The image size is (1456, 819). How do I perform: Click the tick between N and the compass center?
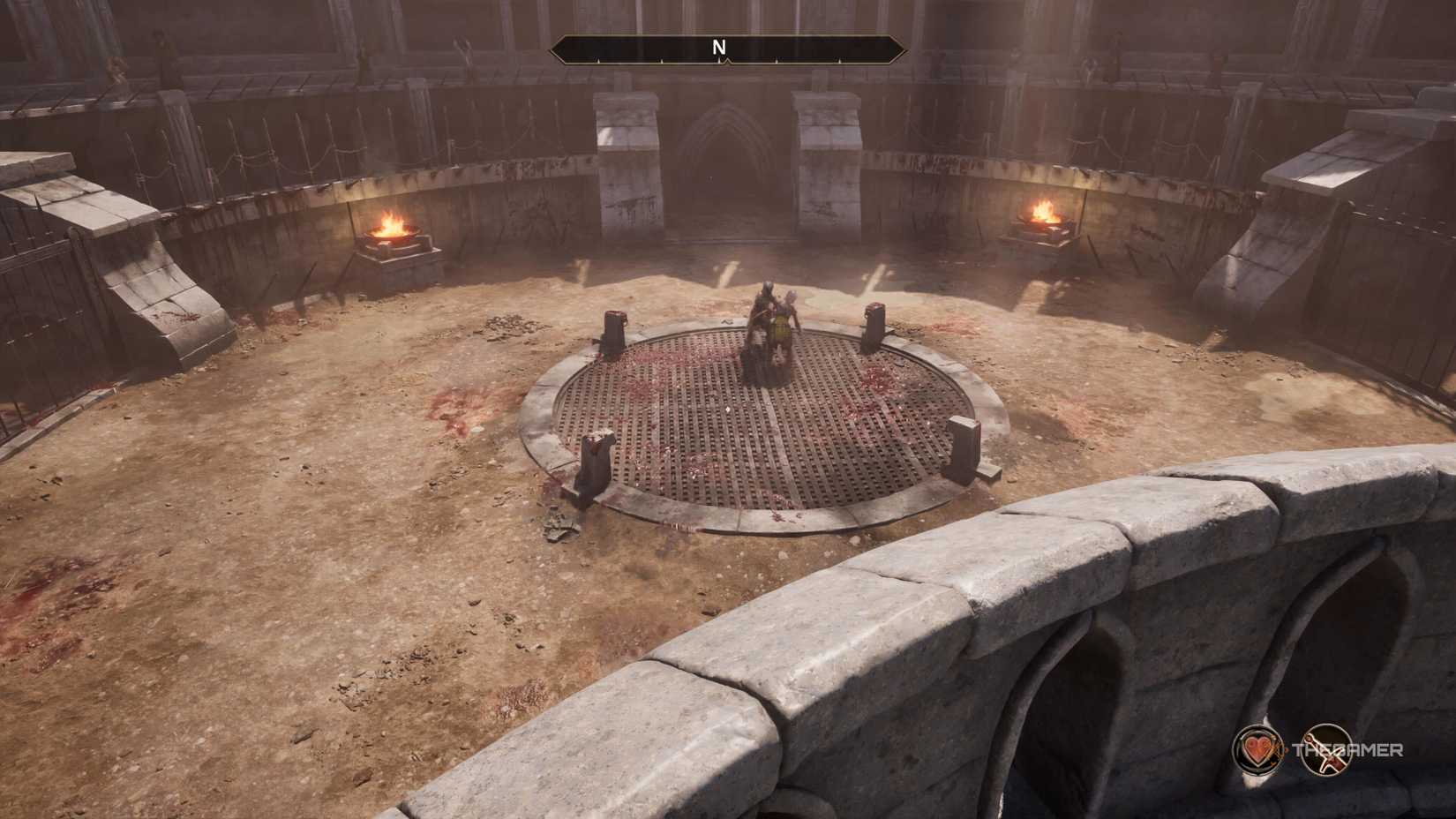point(662,60)
